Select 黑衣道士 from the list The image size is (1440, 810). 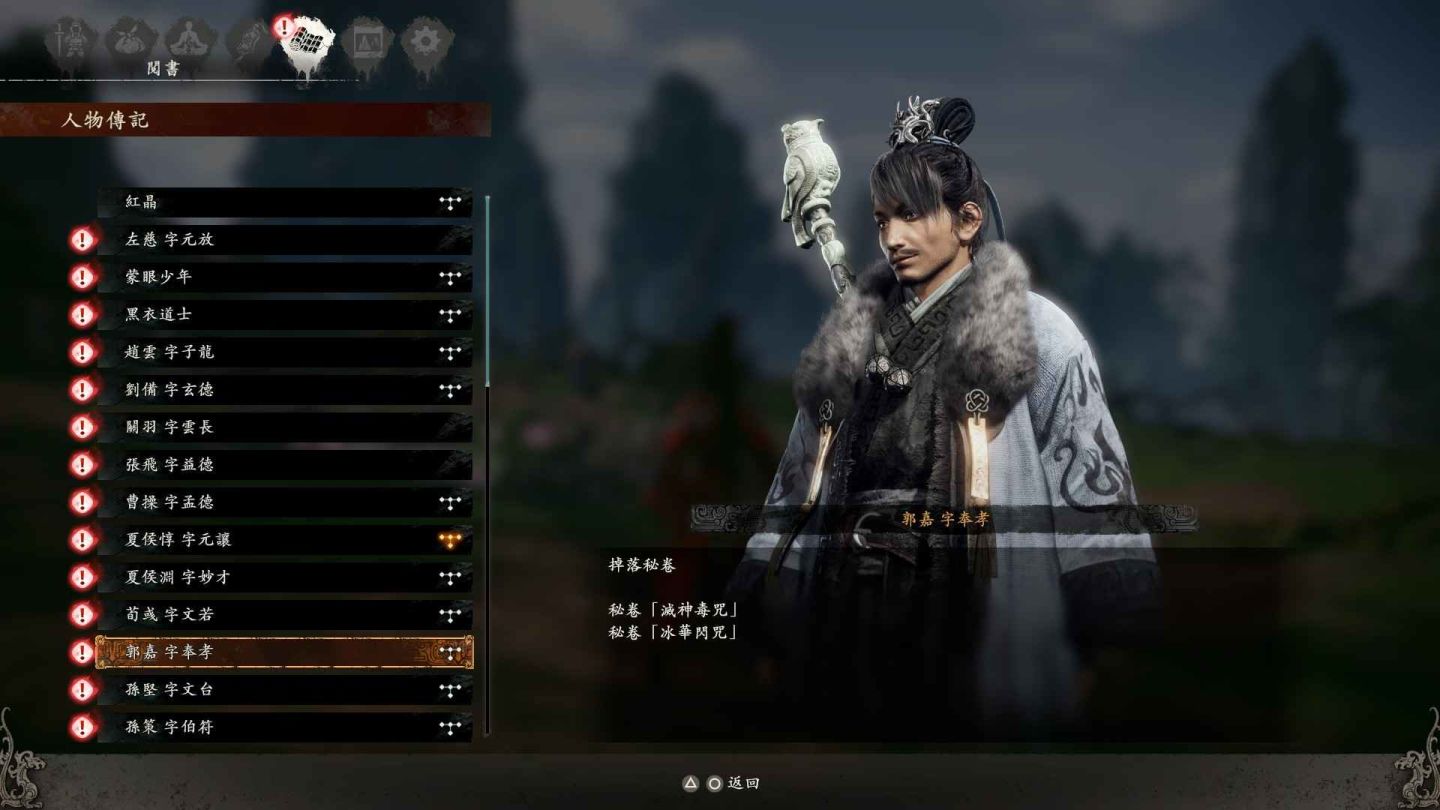(x=285, y=315)
